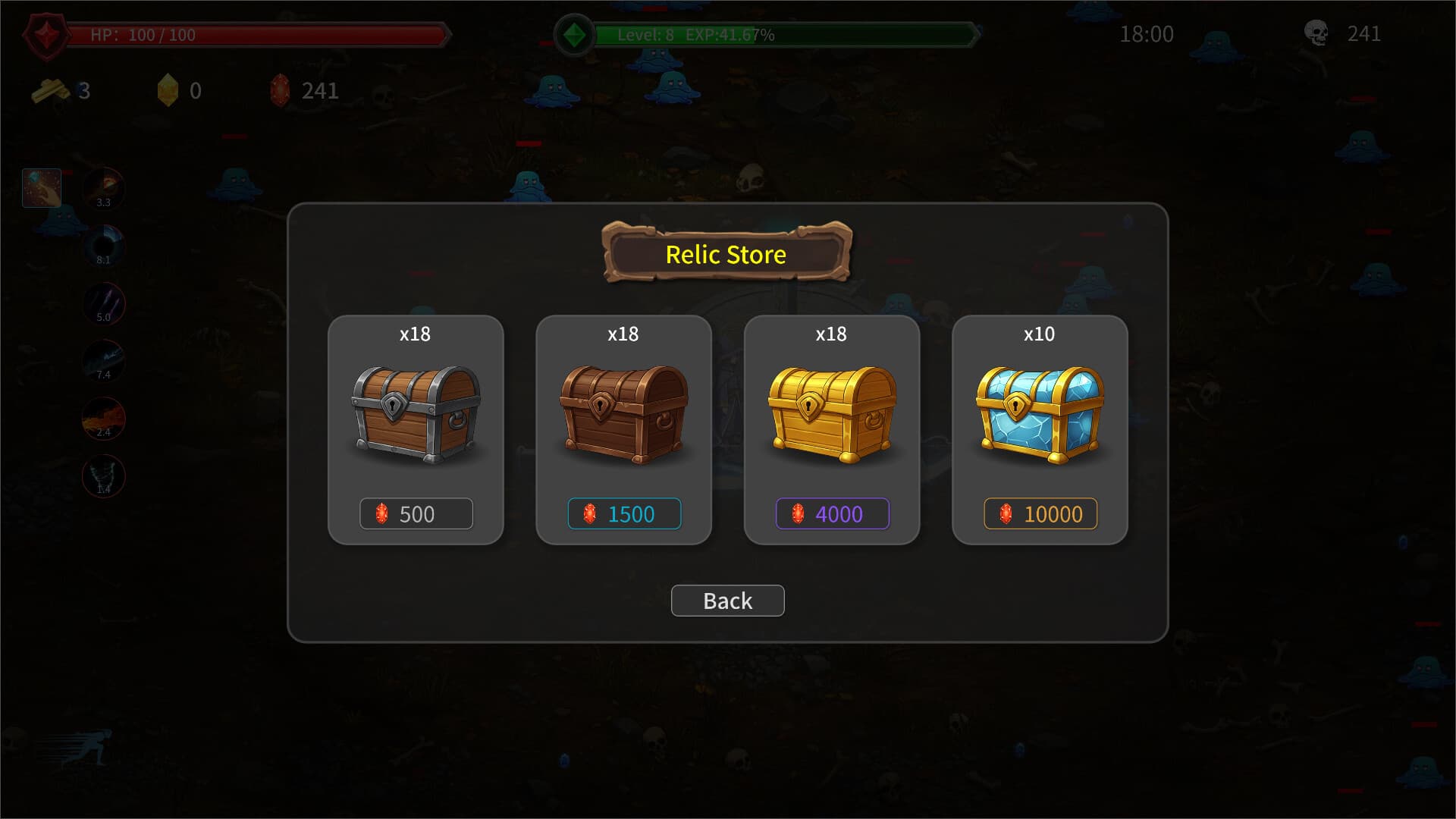
Task: Click the red gem currency icon
Action: pyautogui.click(x=281, y=91)
